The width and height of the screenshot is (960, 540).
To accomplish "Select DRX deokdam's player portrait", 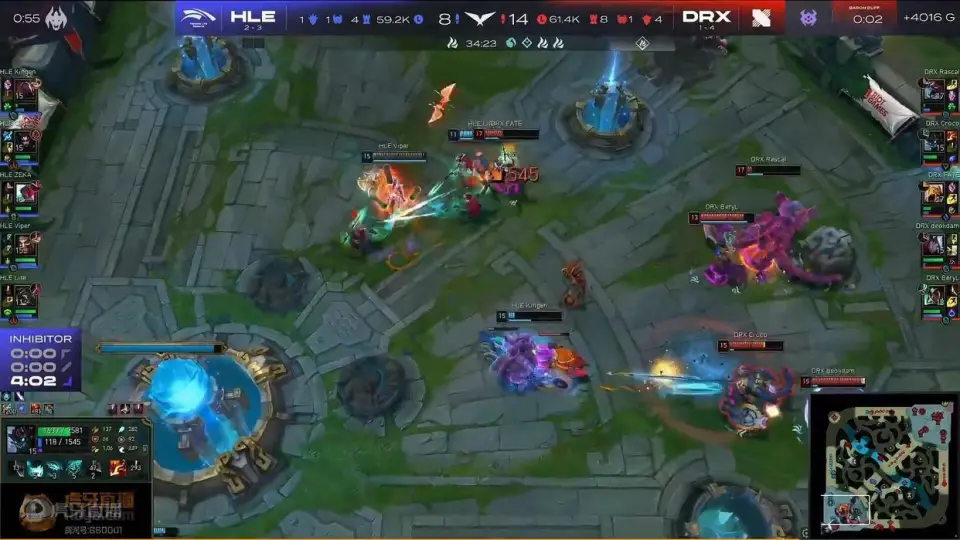I will click(934, 245).
